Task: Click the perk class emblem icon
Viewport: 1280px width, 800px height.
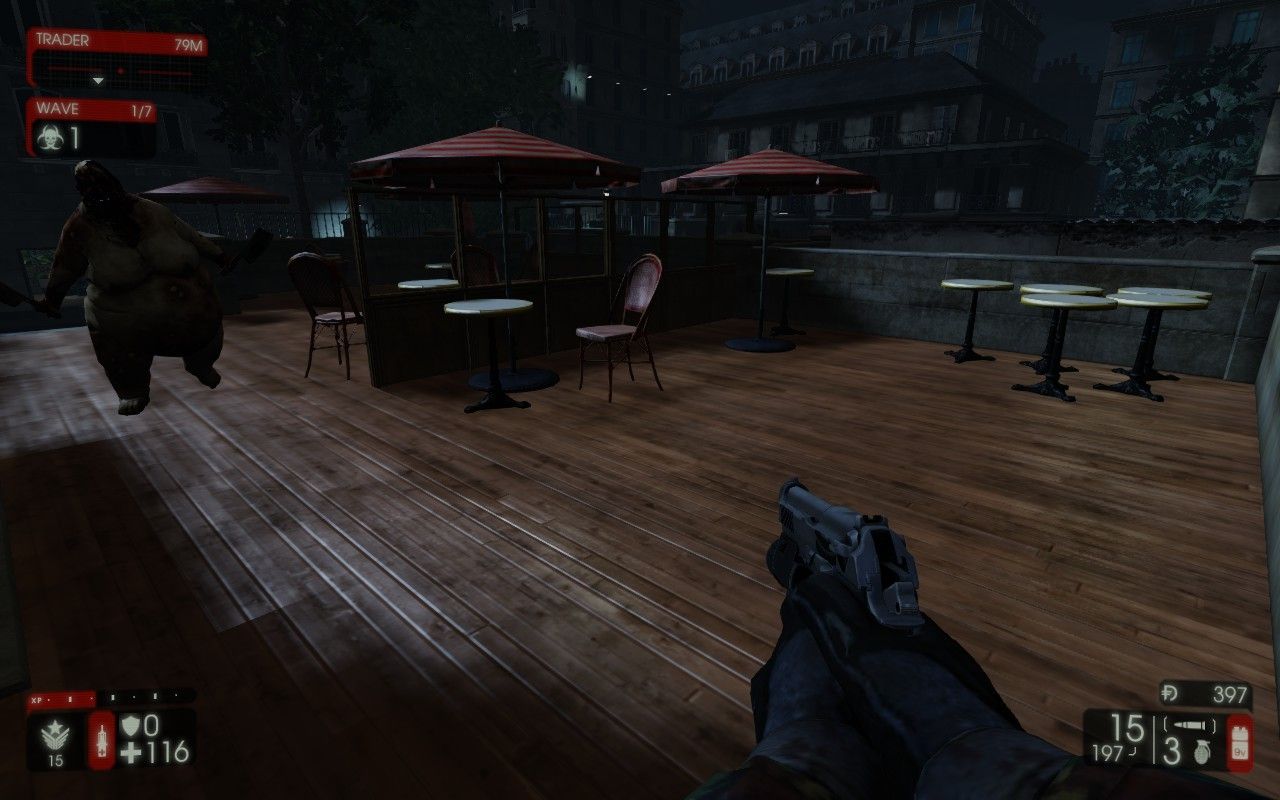Action: [55, 733]
